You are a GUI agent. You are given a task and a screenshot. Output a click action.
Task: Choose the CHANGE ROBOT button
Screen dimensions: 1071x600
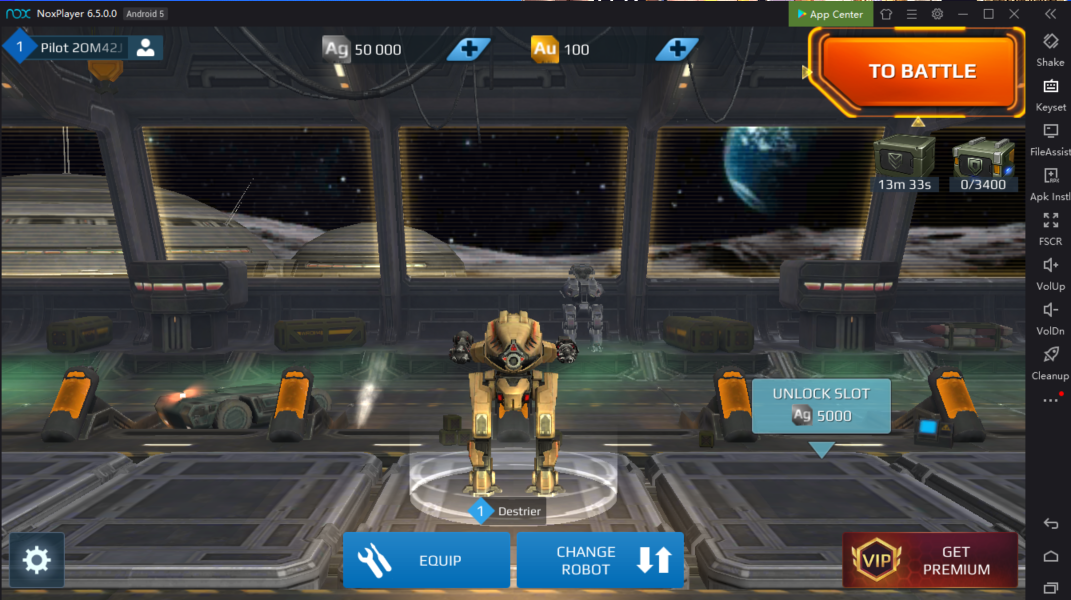pyautogui.click(x=600, y=560)
